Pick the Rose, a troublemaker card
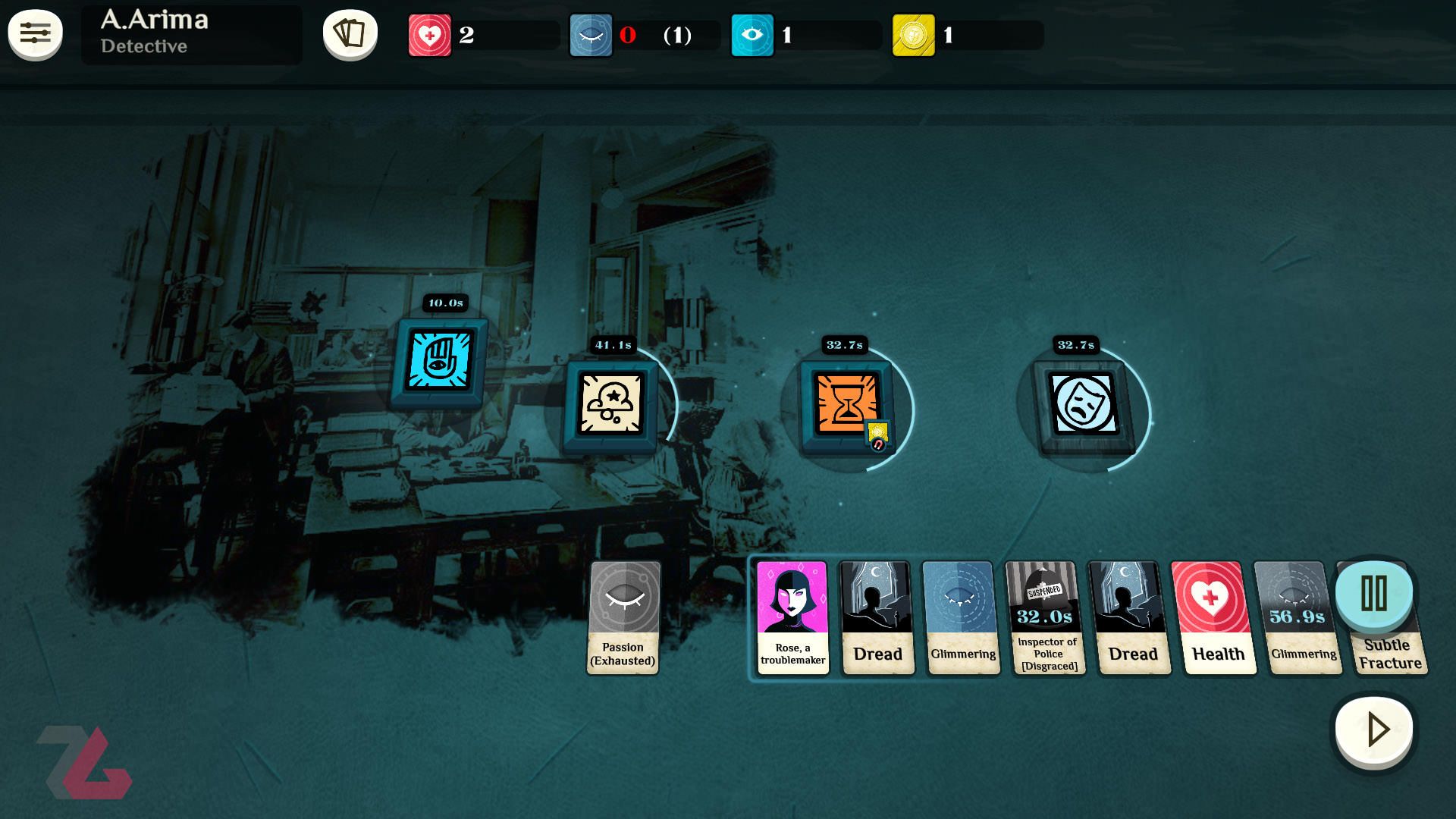The image size is (1456, 819). (792, 617)
